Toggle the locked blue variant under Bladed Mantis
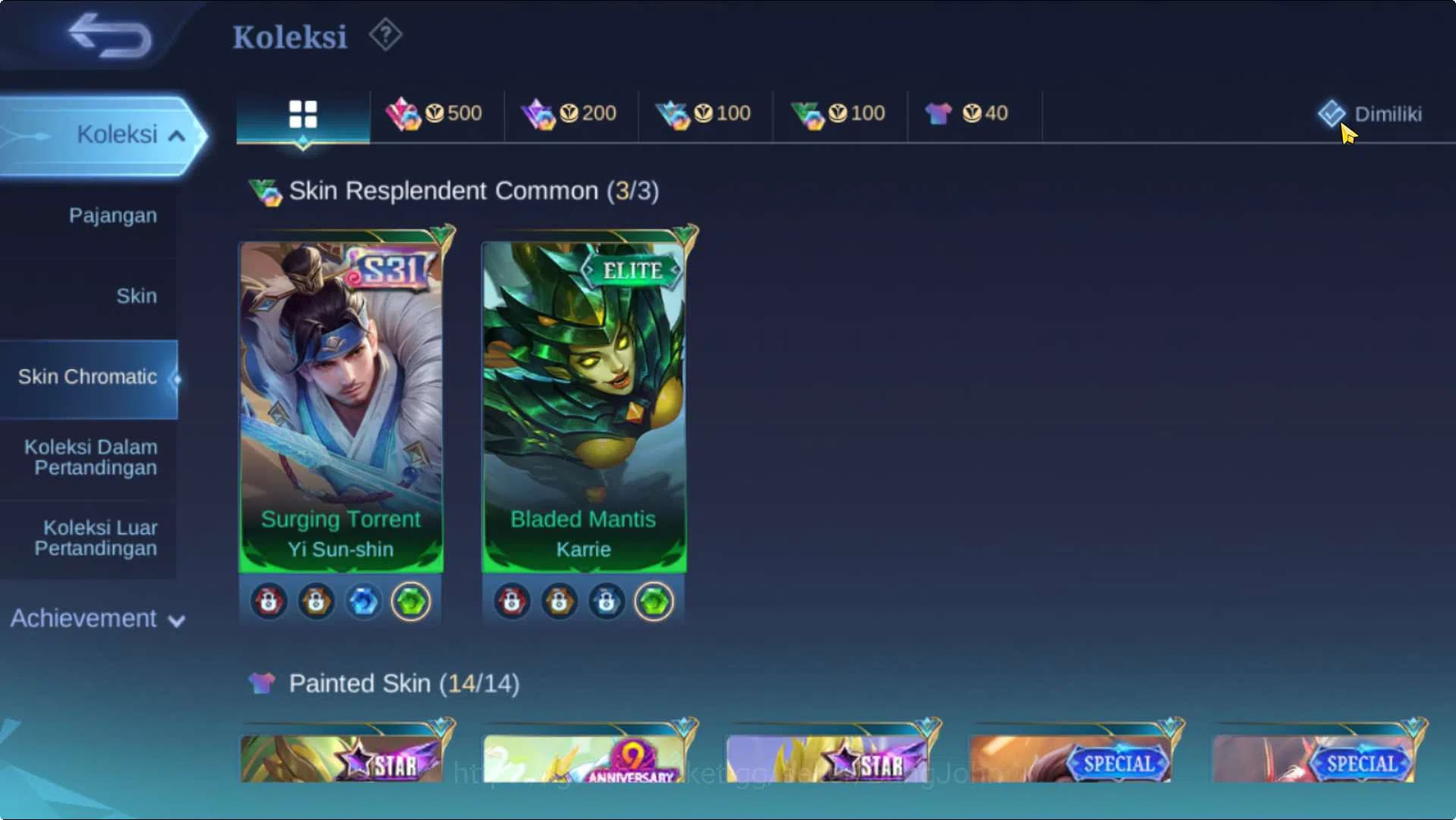1456x820 pixels. 606,602
